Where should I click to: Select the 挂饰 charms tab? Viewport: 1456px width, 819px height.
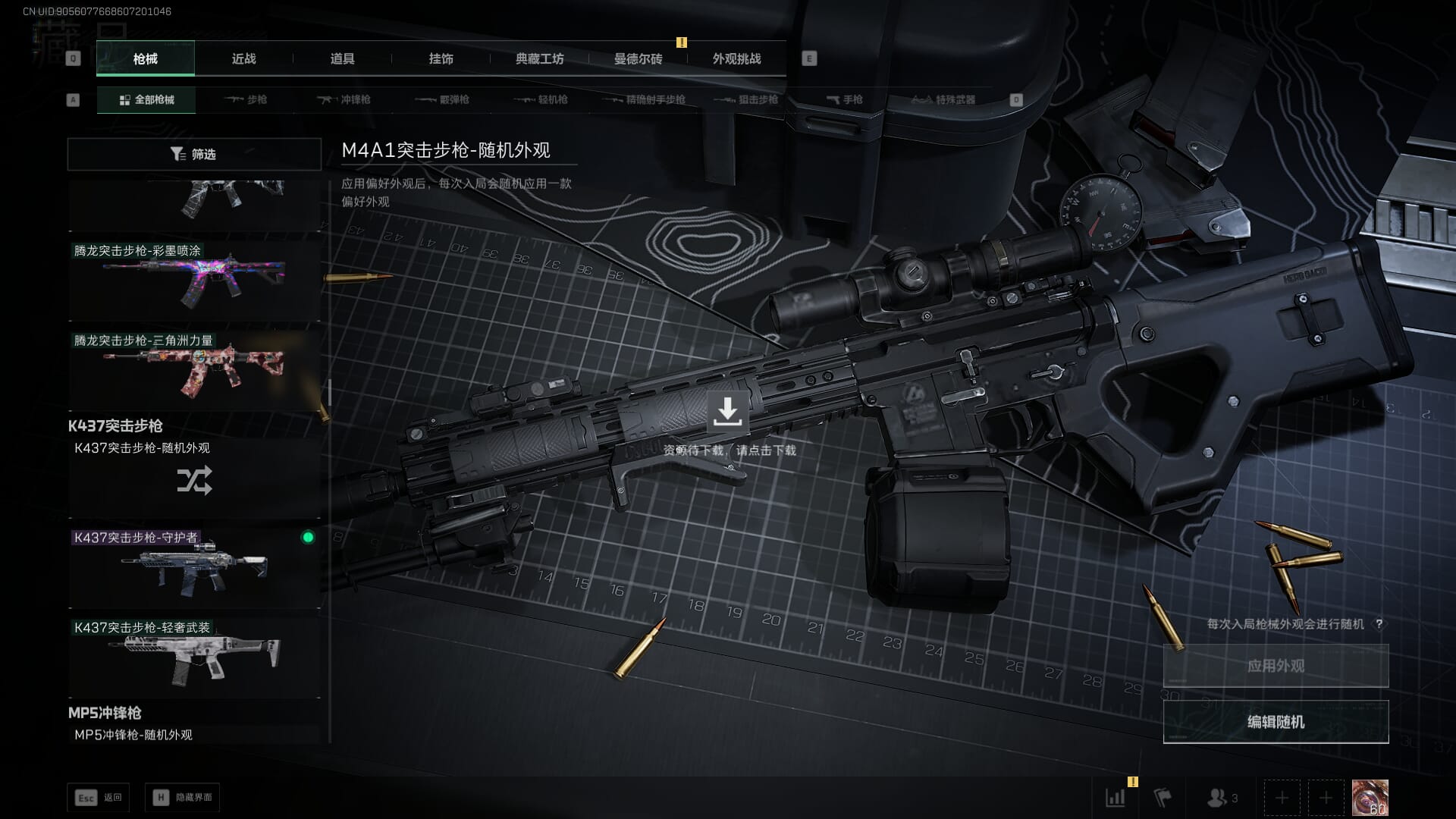tap(441, 59)
